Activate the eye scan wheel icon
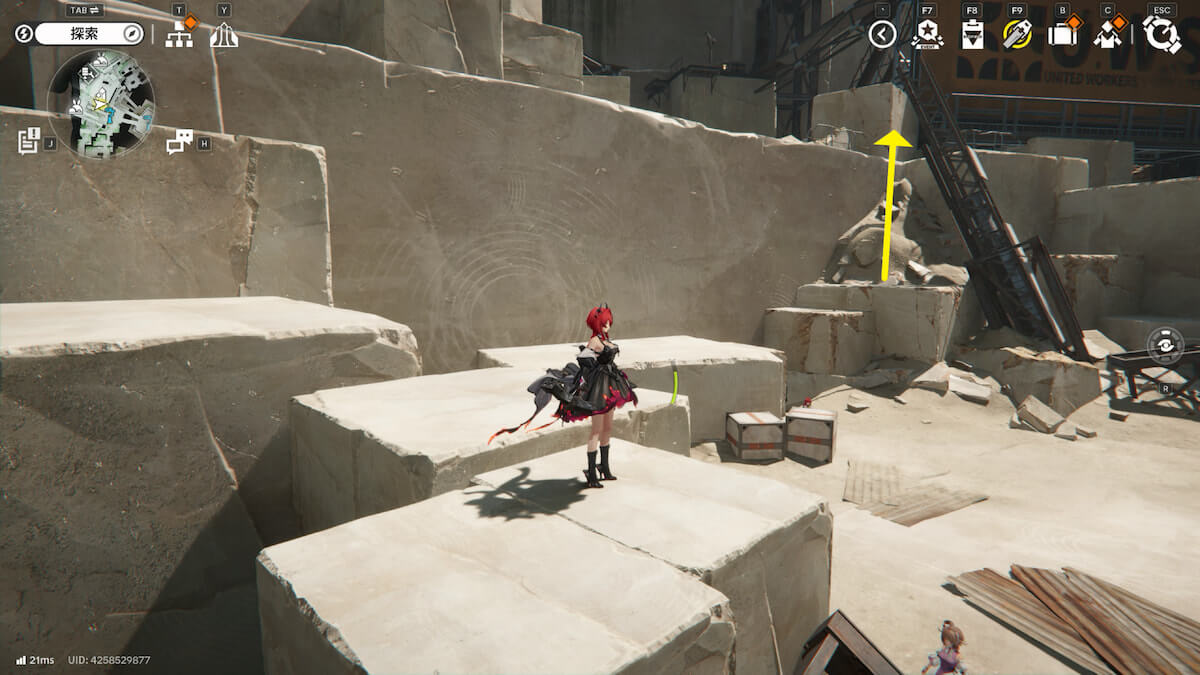The height and width of the screenshot is (675, 1200). click(1165, 345)
